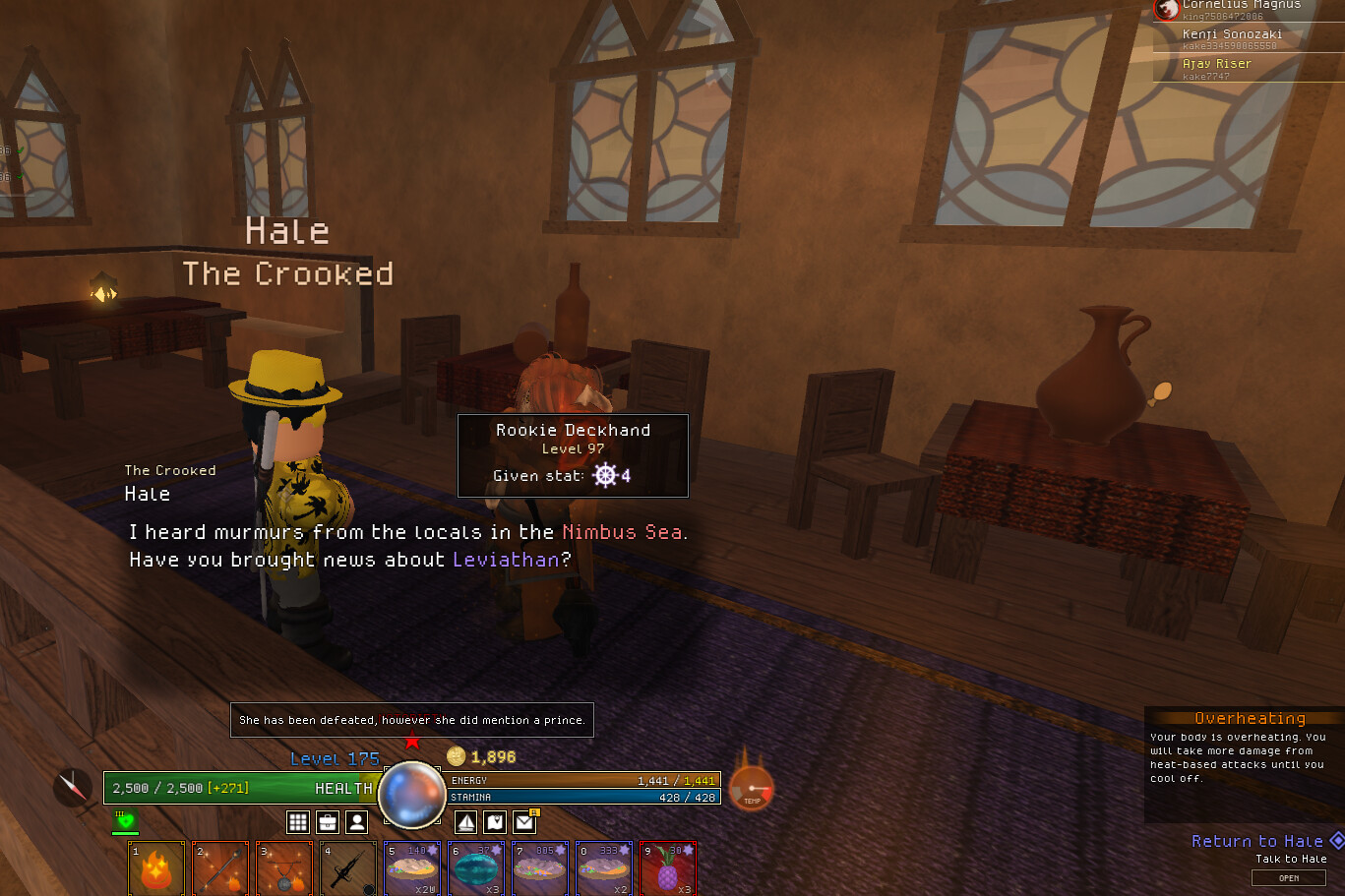Equip the black rifle in slot 4
This screenshot has width=1345, height=896.
pos(348,868)
